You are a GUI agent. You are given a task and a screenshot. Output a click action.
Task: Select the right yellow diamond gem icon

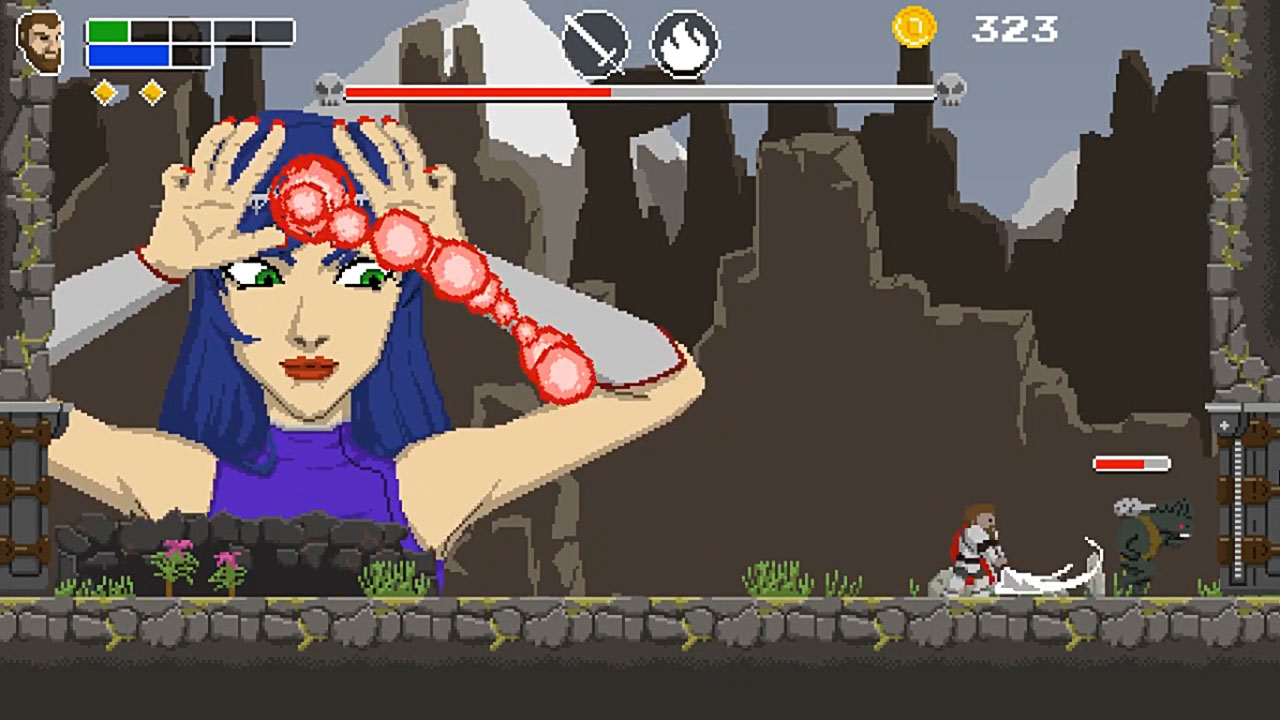[x=151, y=90]
